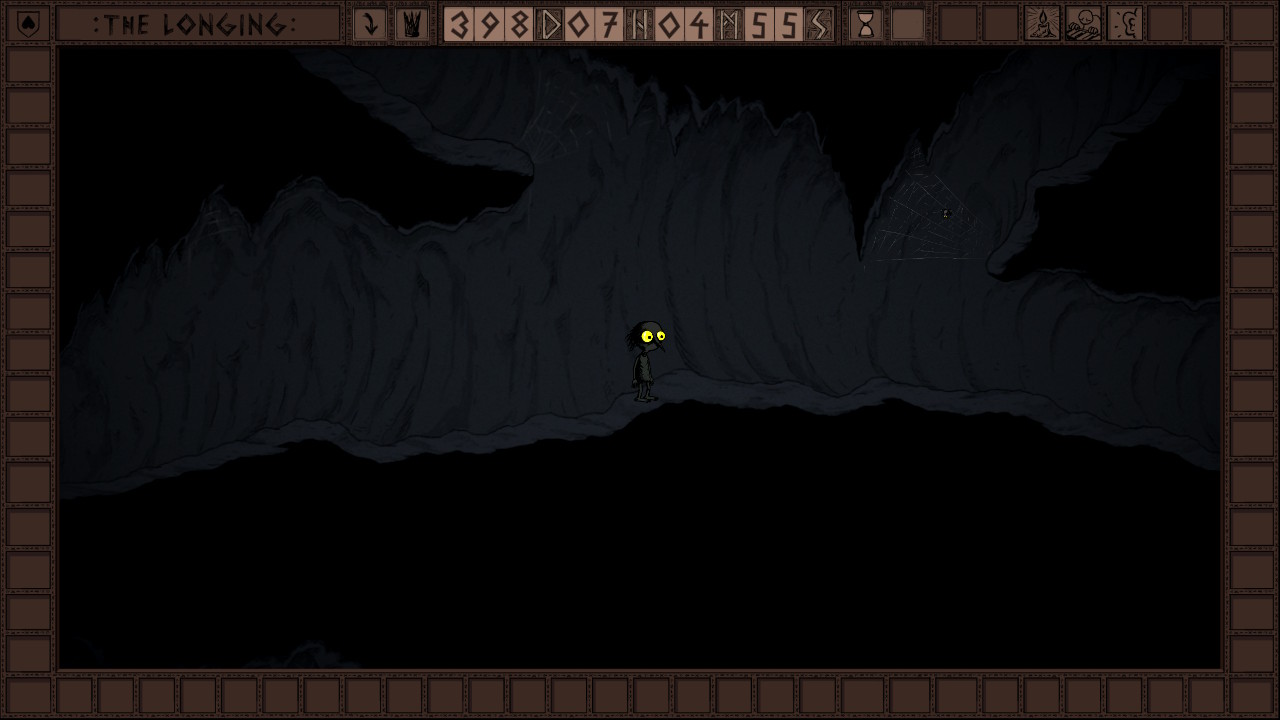Open the crown icon button
The width and height of the screenshot is (1280, 720).
pos(411,24)
